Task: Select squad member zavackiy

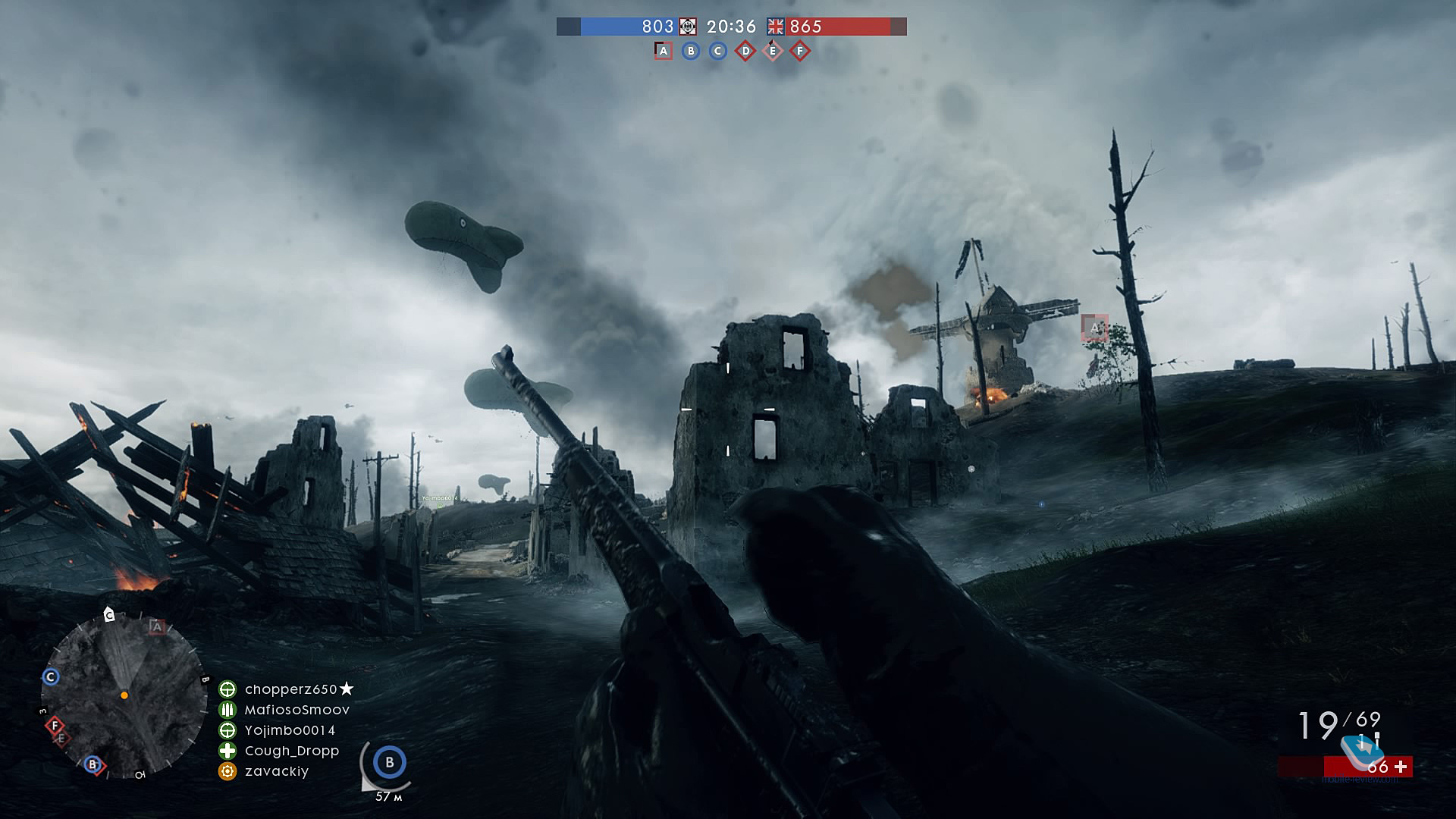Action: coord(277,771)
